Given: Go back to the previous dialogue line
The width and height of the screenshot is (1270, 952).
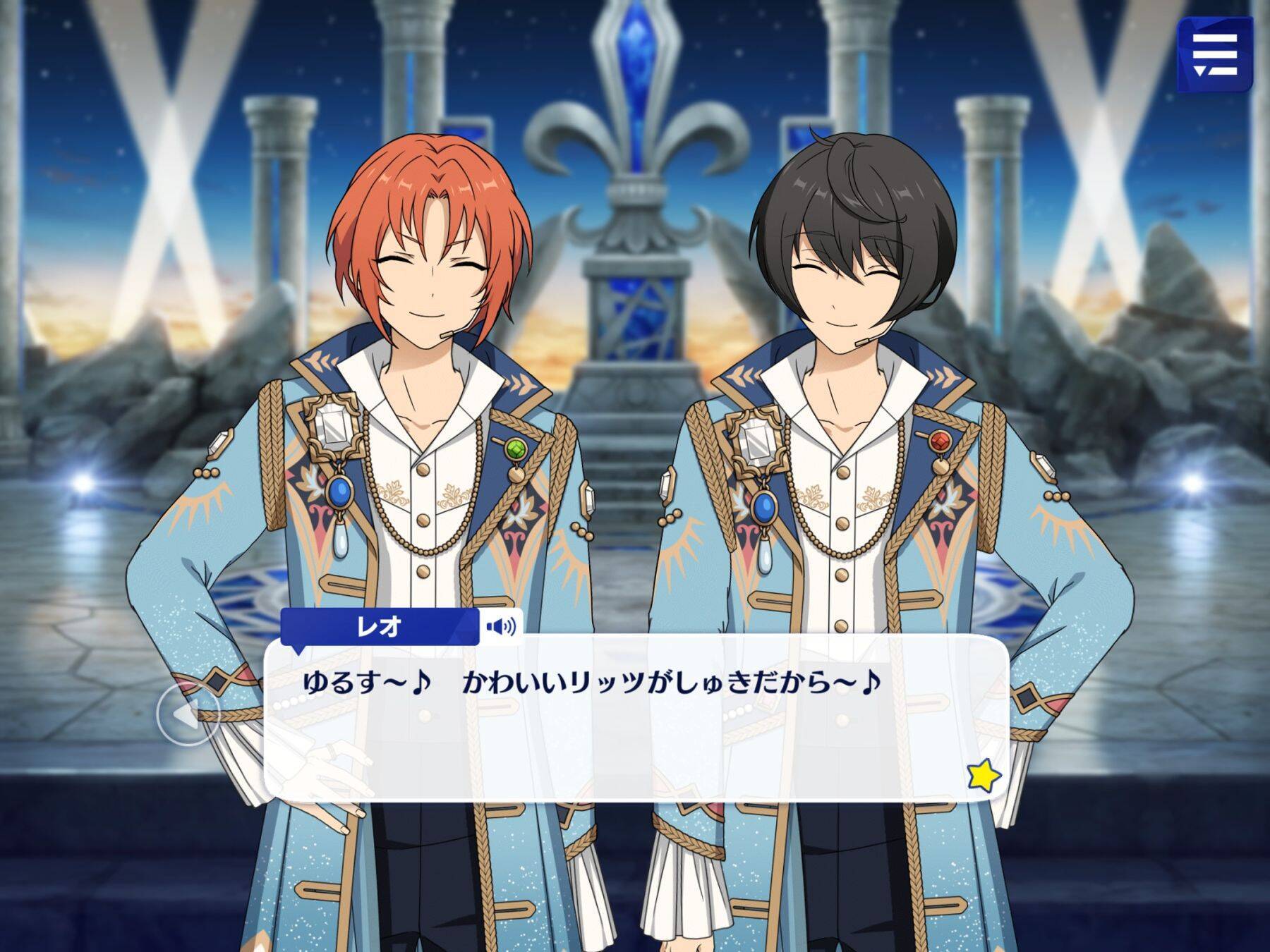Looking at the screenshot, I should click(x=187, y=715).
